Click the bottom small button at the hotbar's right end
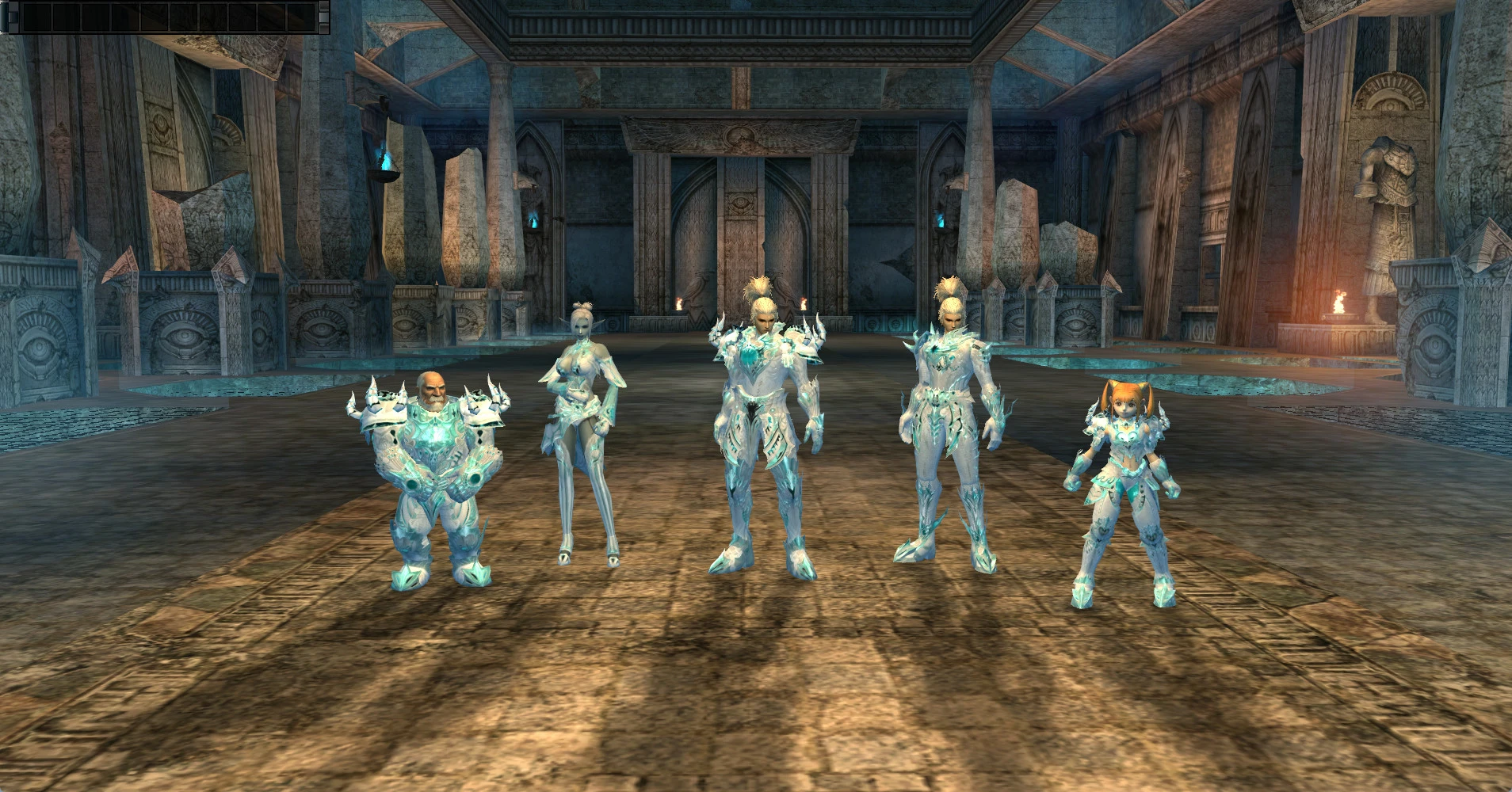Viewport: 1512px width, 792px height. [x=323, y=27]
